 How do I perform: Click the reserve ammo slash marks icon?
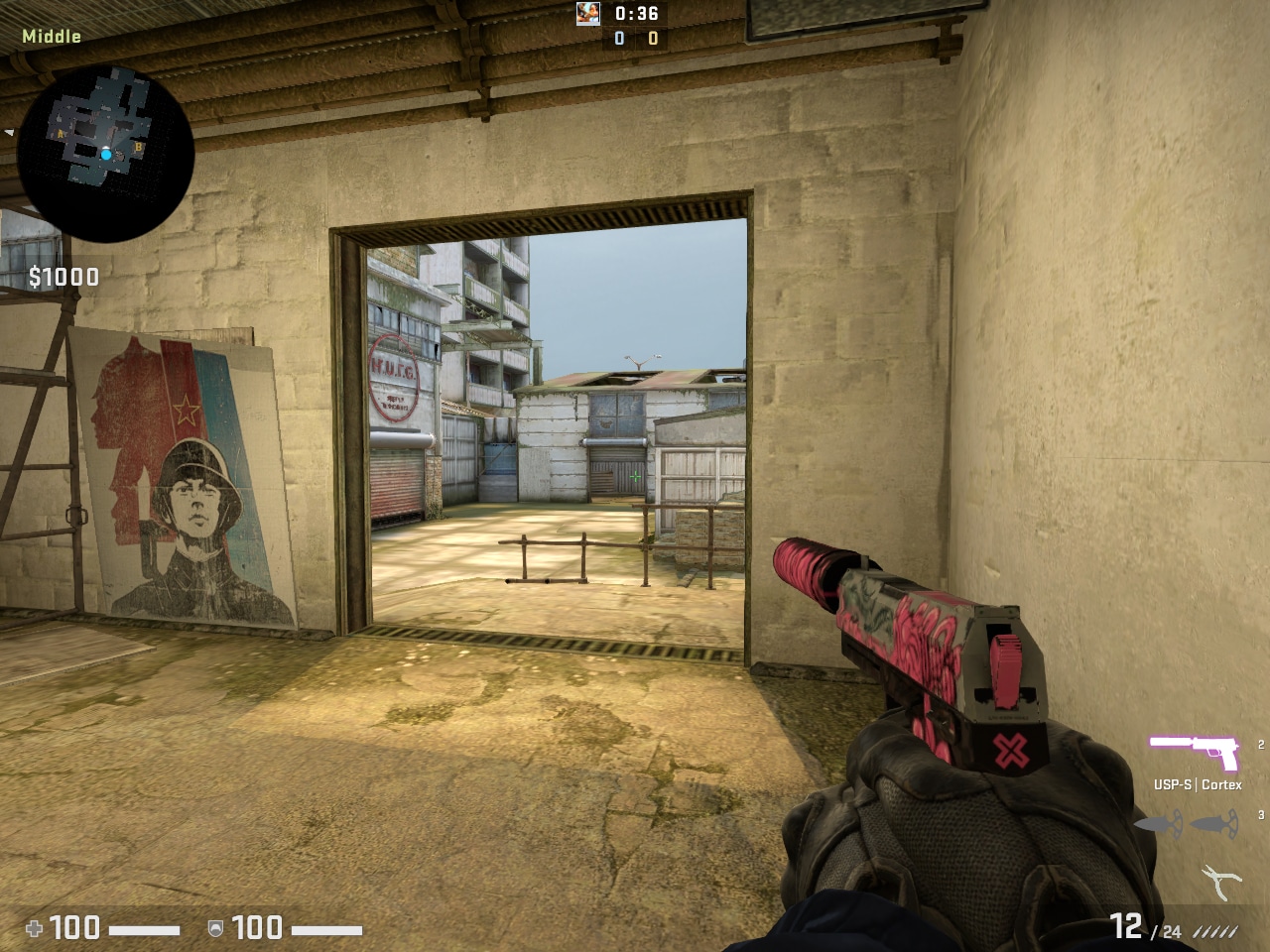1217,932
